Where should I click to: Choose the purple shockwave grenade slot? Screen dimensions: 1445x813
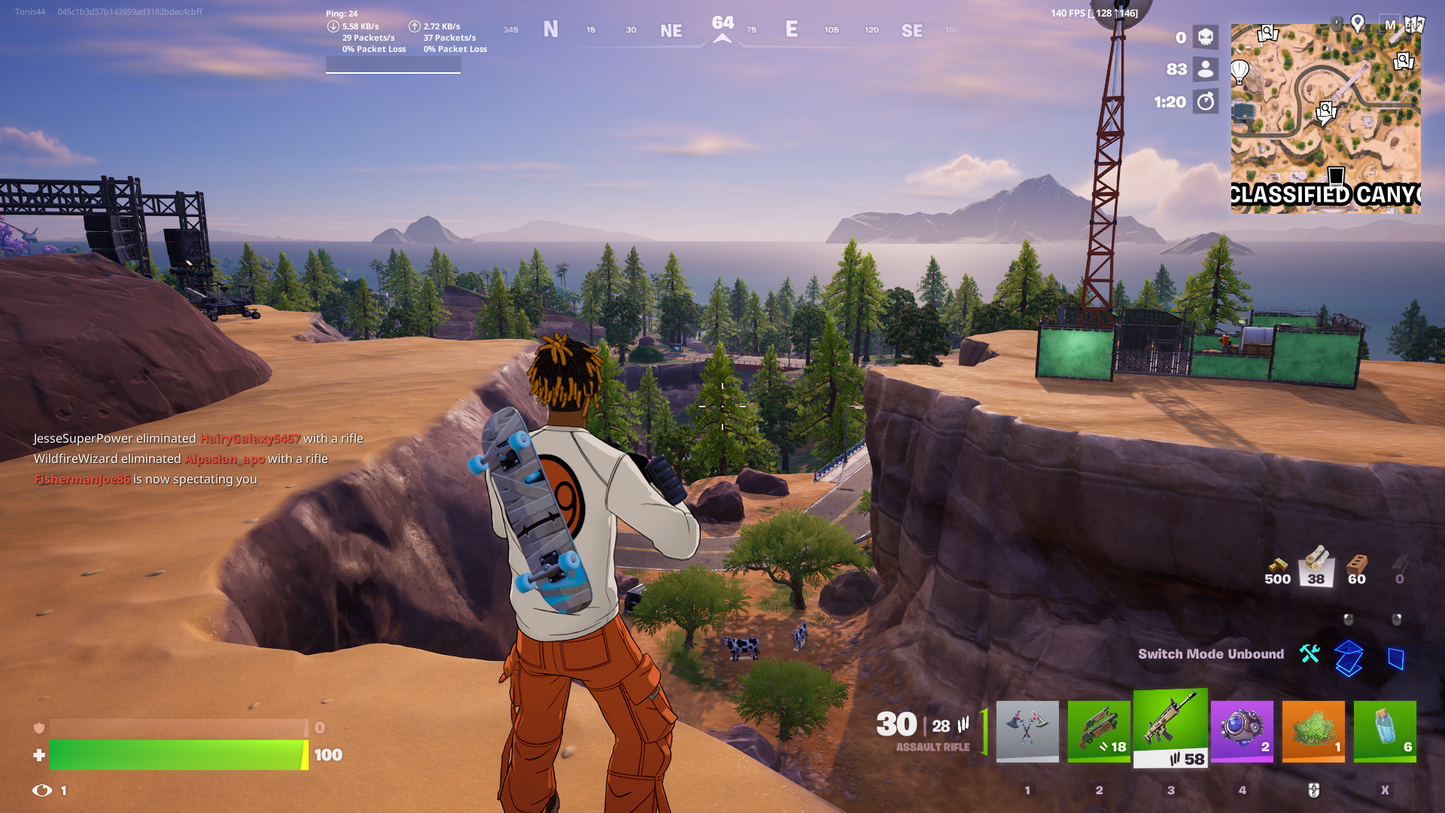pyautogui.click(x=1242, y=731)
